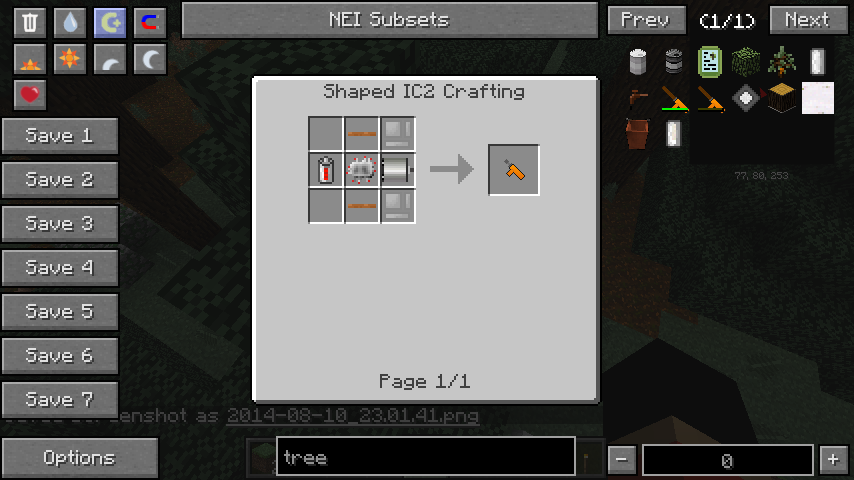Increase item quantity with the plus button
854x480 pixels.
click(833, 460)
